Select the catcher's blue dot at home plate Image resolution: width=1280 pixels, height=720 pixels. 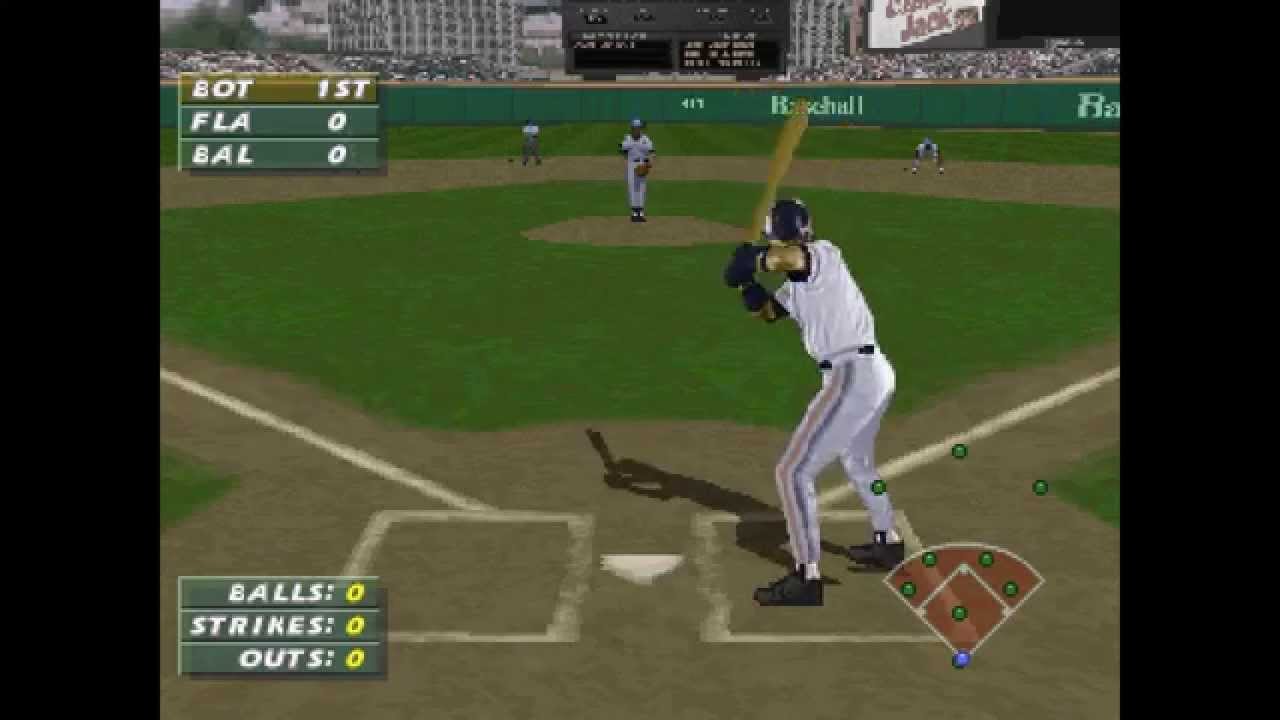tap(961, 658)
